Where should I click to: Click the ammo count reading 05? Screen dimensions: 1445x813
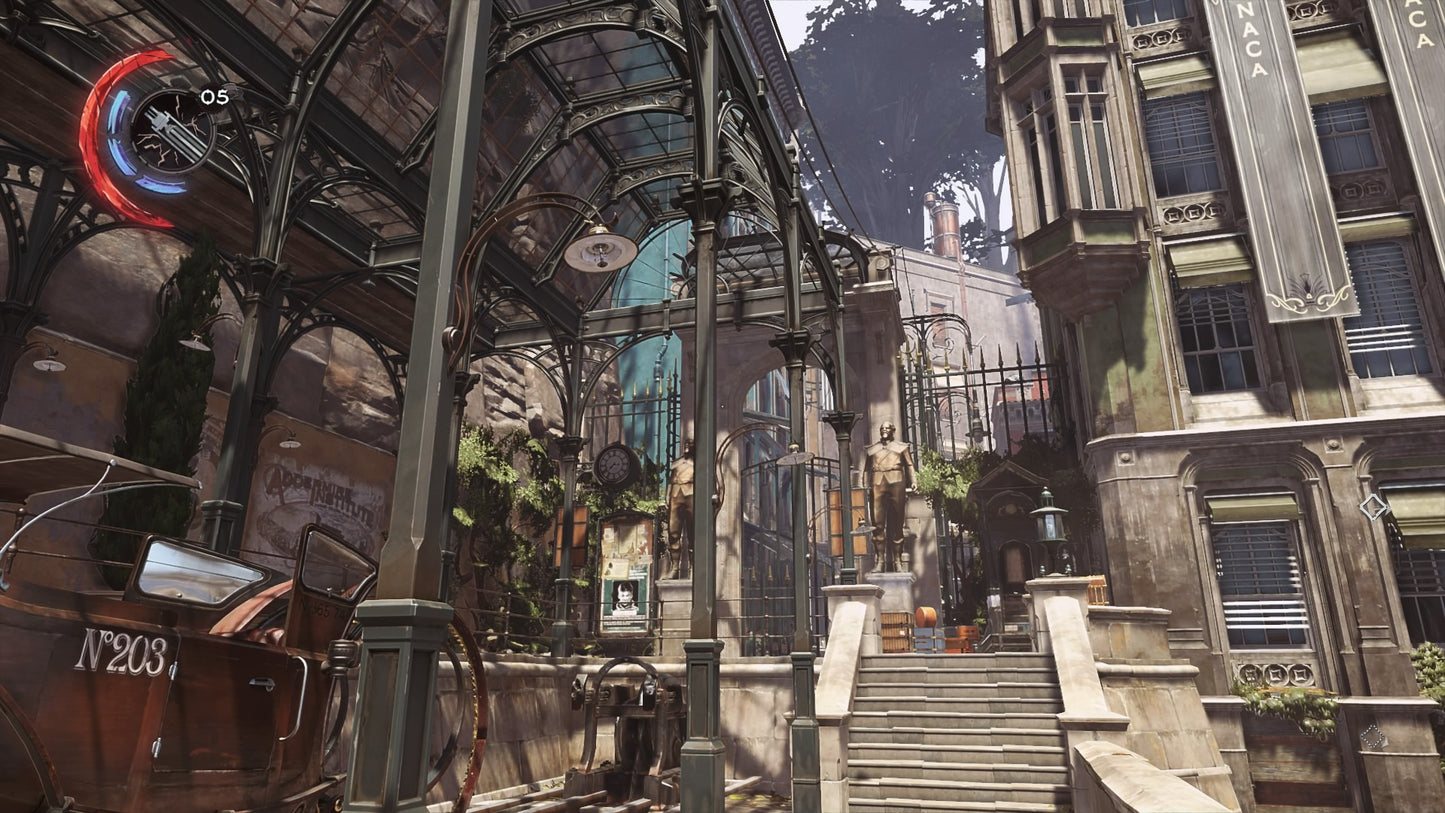click(213, 97)
